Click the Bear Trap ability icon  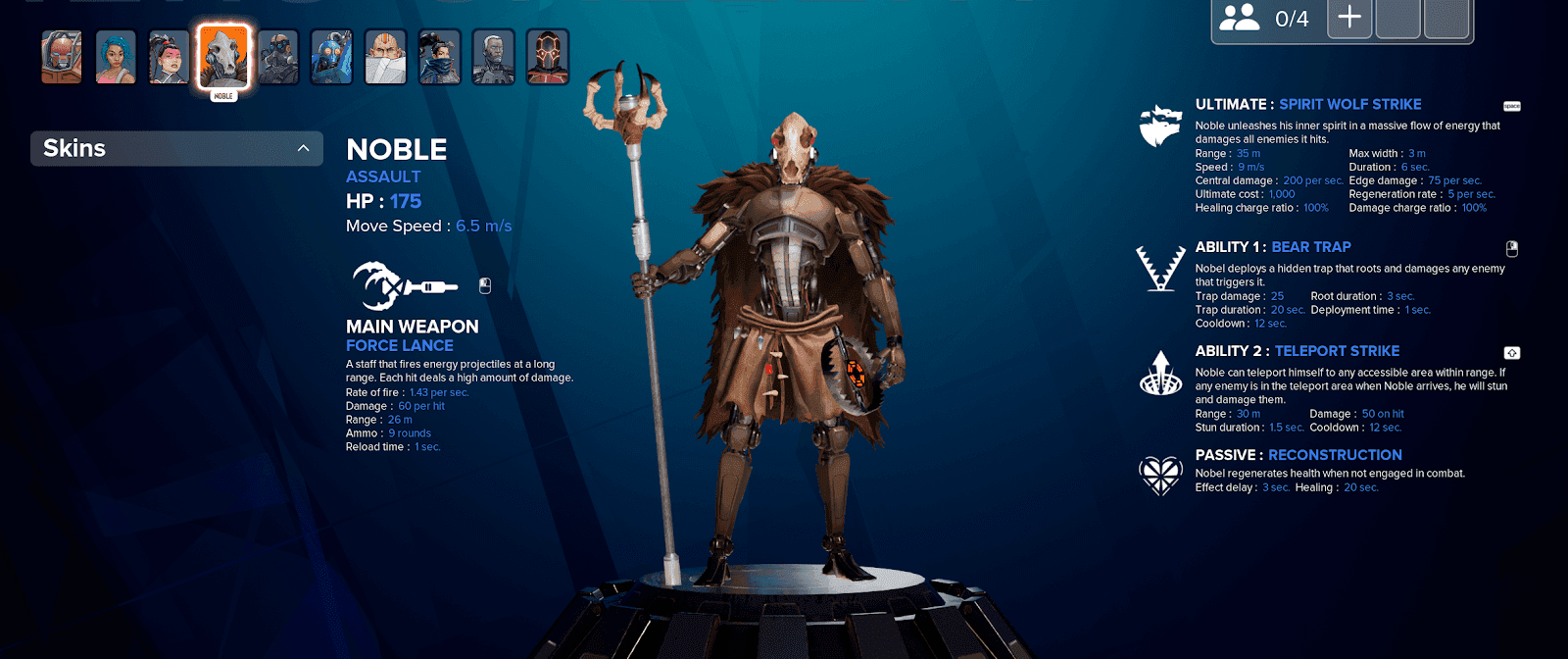pos(1160,268)
